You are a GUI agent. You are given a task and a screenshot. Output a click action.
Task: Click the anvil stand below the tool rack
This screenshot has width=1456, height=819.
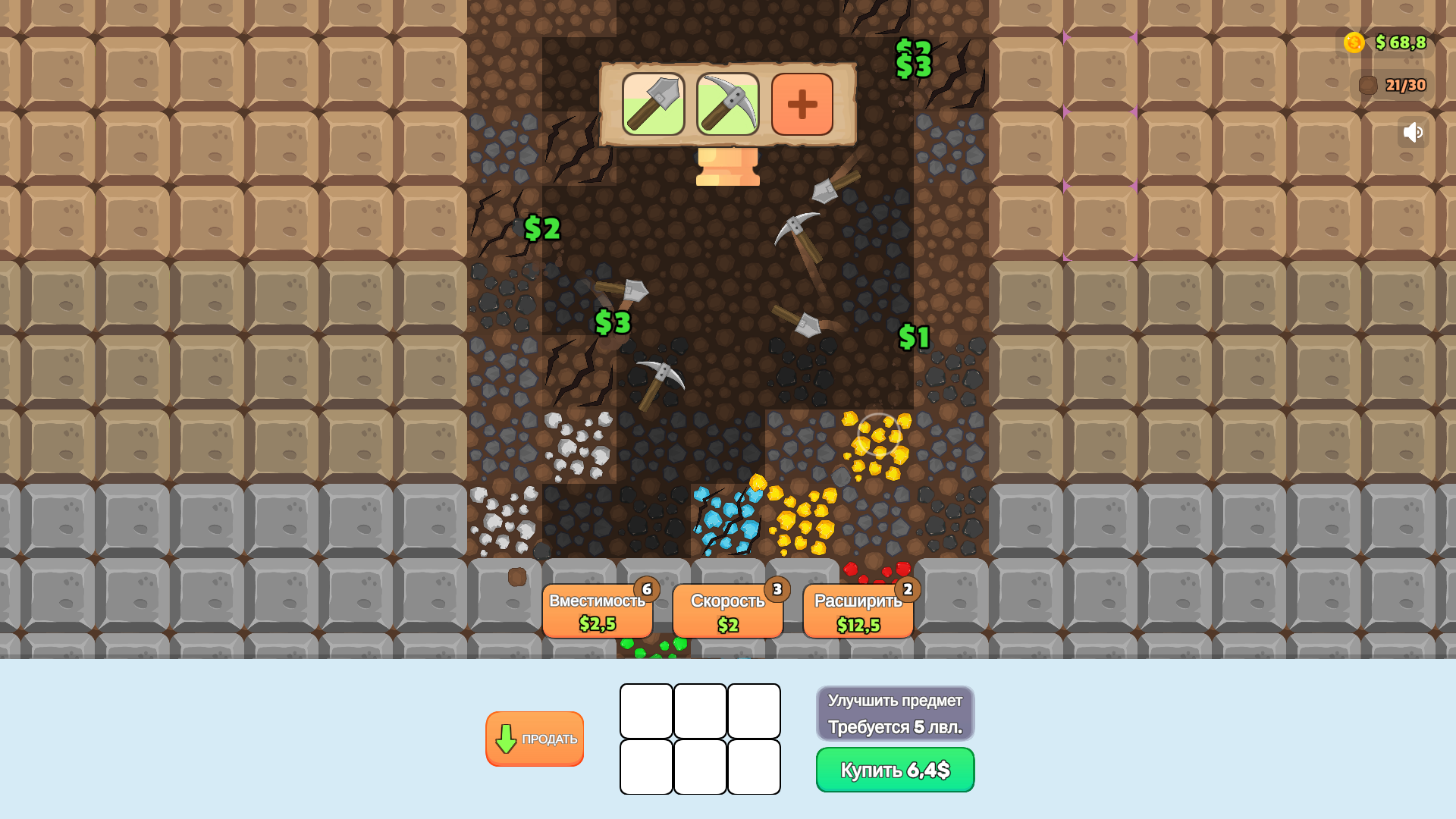(726, 165)
